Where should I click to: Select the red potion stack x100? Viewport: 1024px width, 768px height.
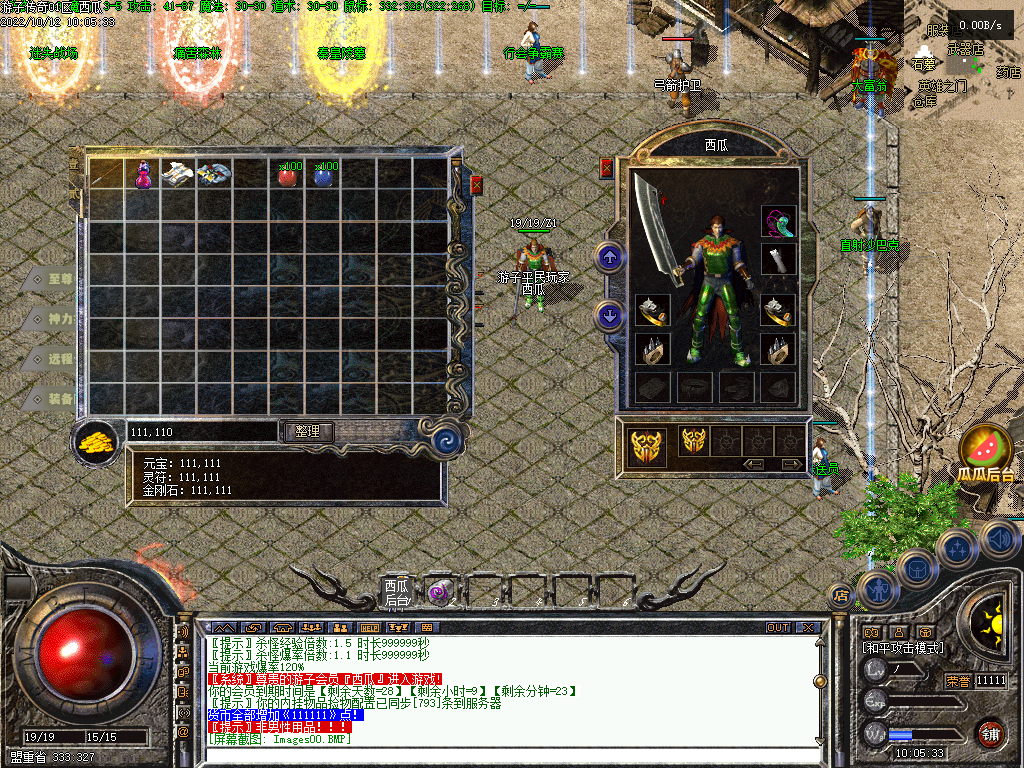click(x=288, y=176)
